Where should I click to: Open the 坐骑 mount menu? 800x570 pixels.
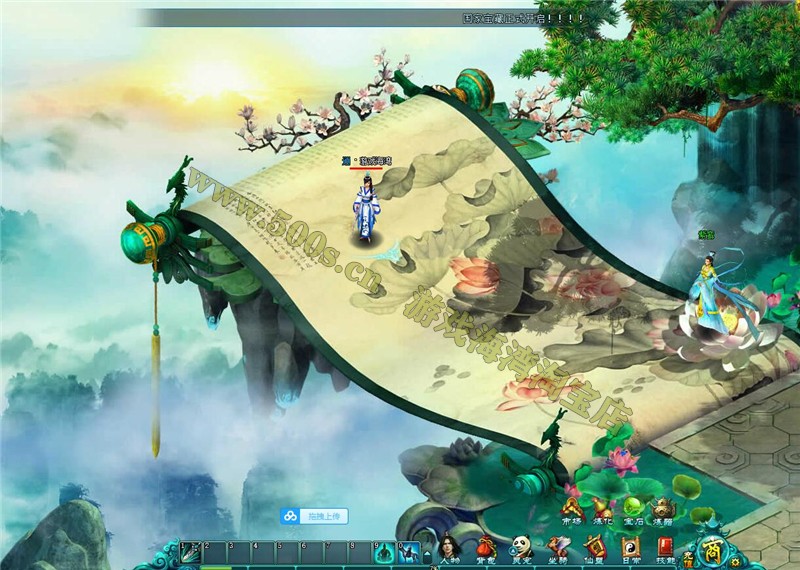pyautogui.click(x=557, y=549)
